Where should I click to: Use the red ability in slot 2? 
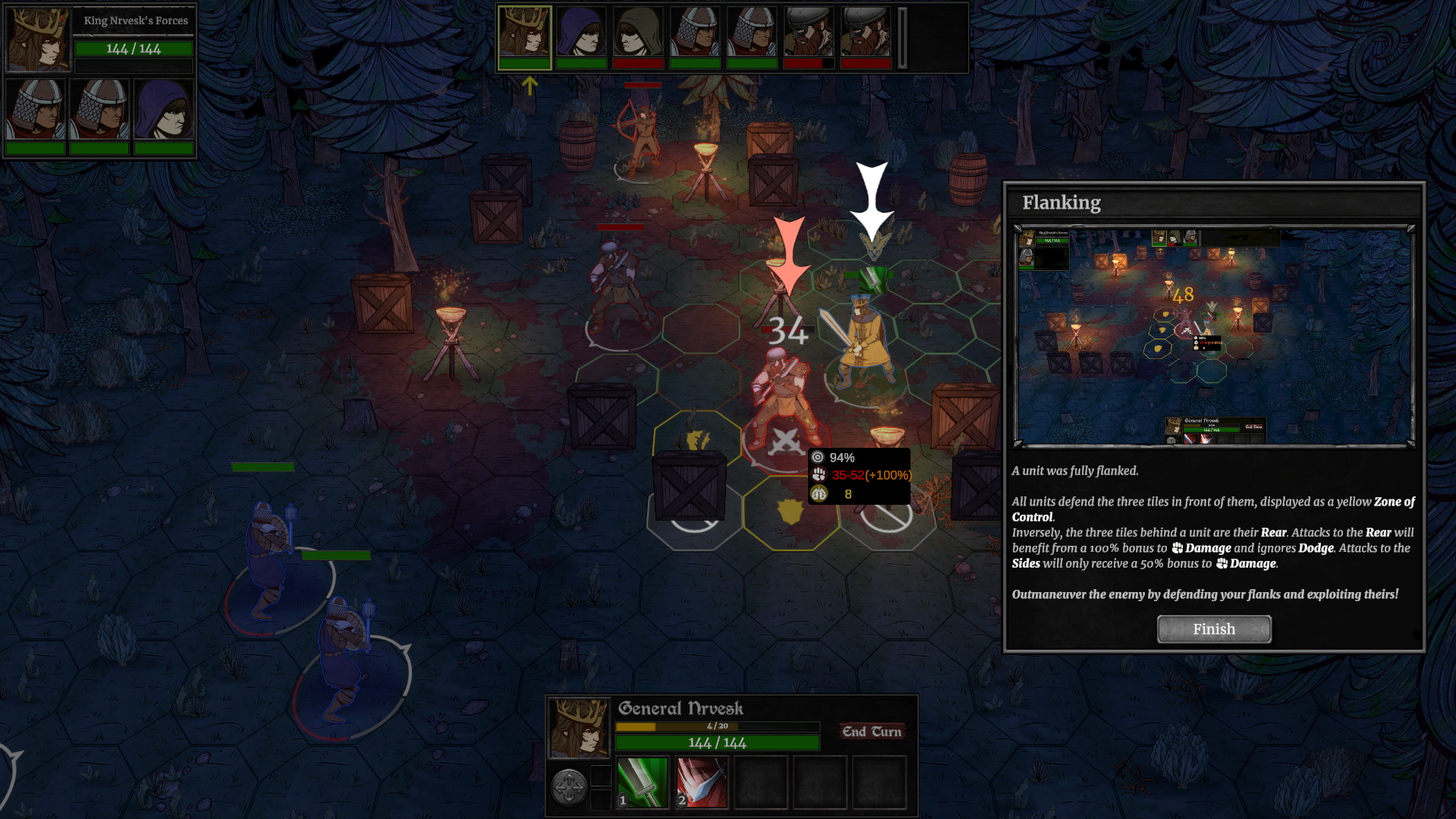701,783
